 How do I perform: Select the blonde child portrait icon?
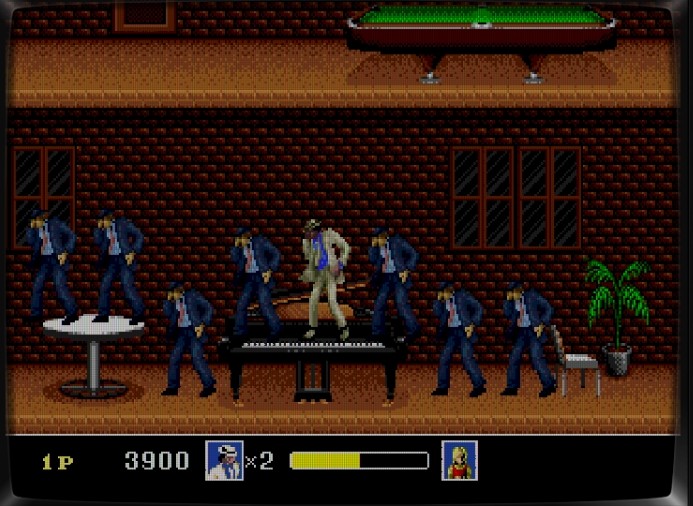[x=459, y=460]
